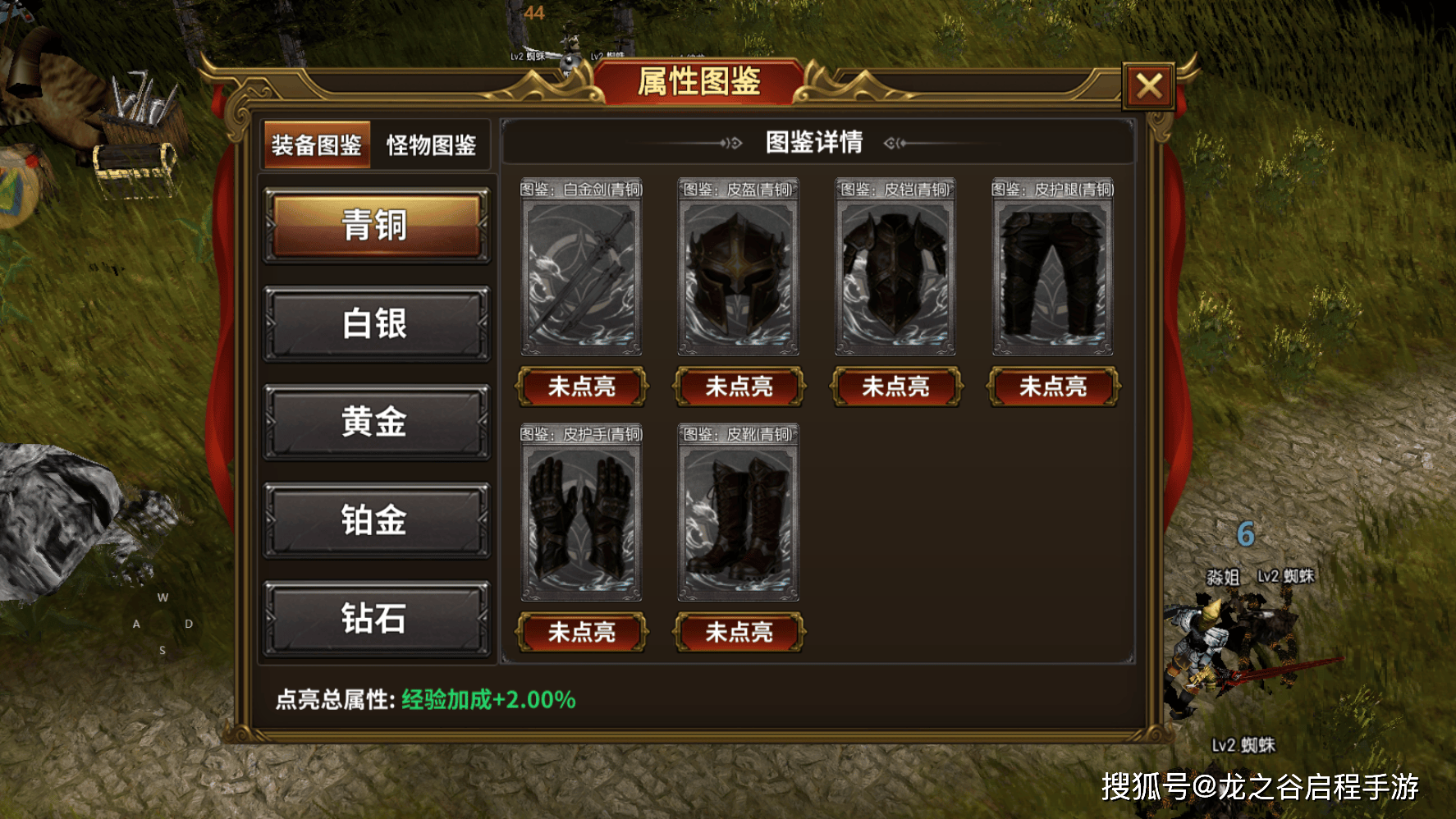The image size is (1456, 819).
Task: Activate 未点亮 button under the helmet card
Action: 739,387
